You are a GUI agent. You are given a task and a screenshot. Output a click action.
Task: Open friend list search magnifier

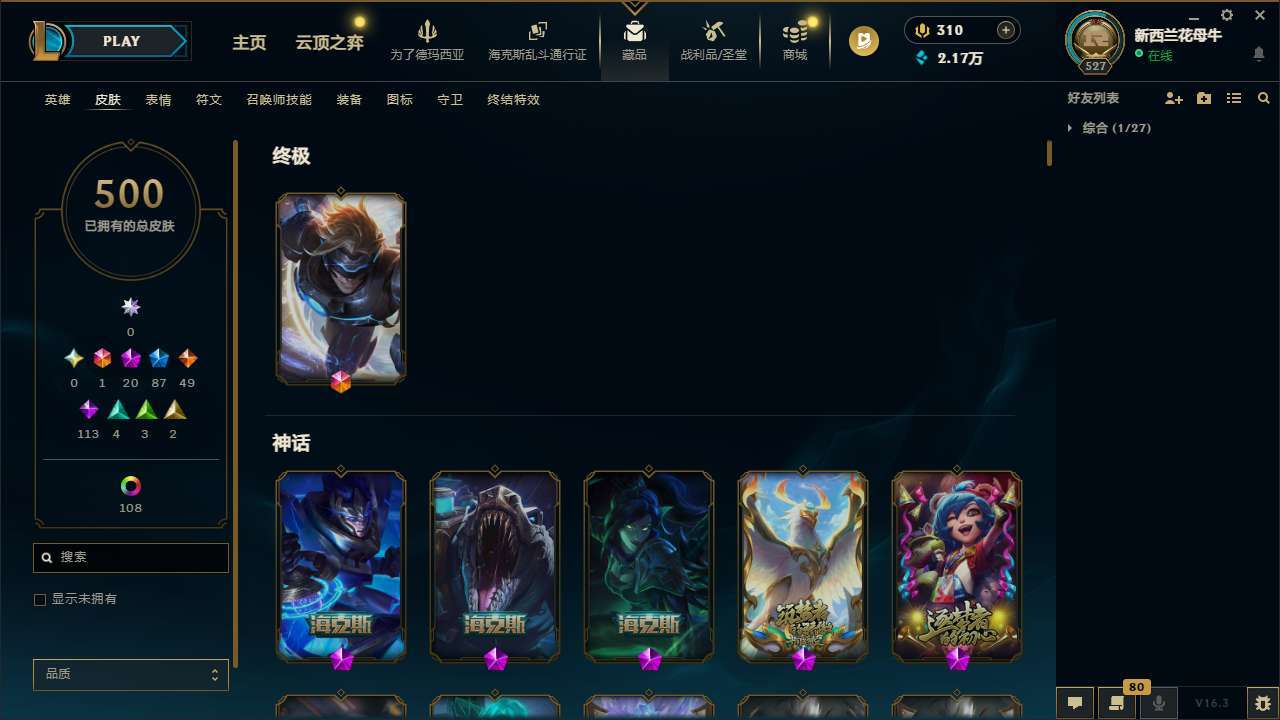point(1263,98)
